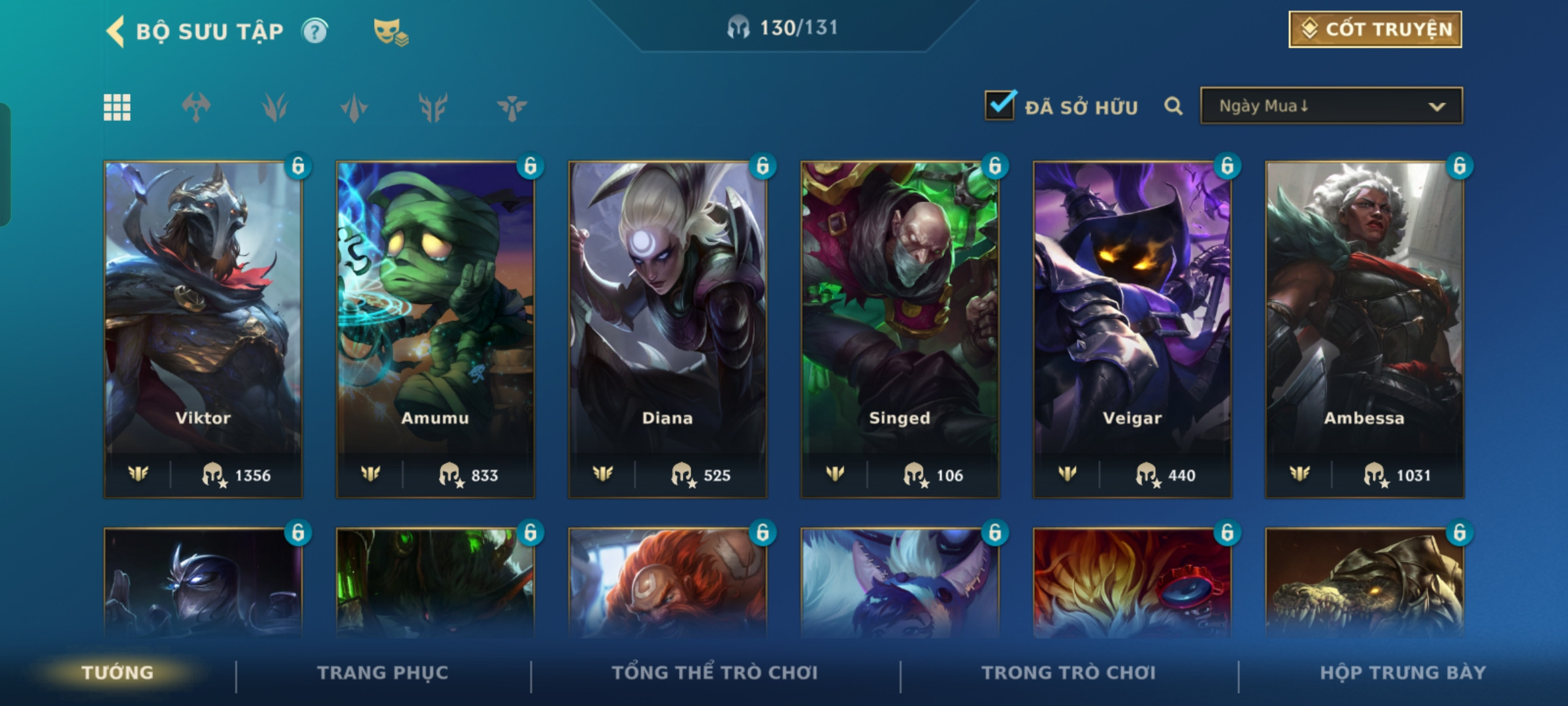Switch to the Tướng tab
This screenshot has height=706, width=1568.
(x=118, y=673)
